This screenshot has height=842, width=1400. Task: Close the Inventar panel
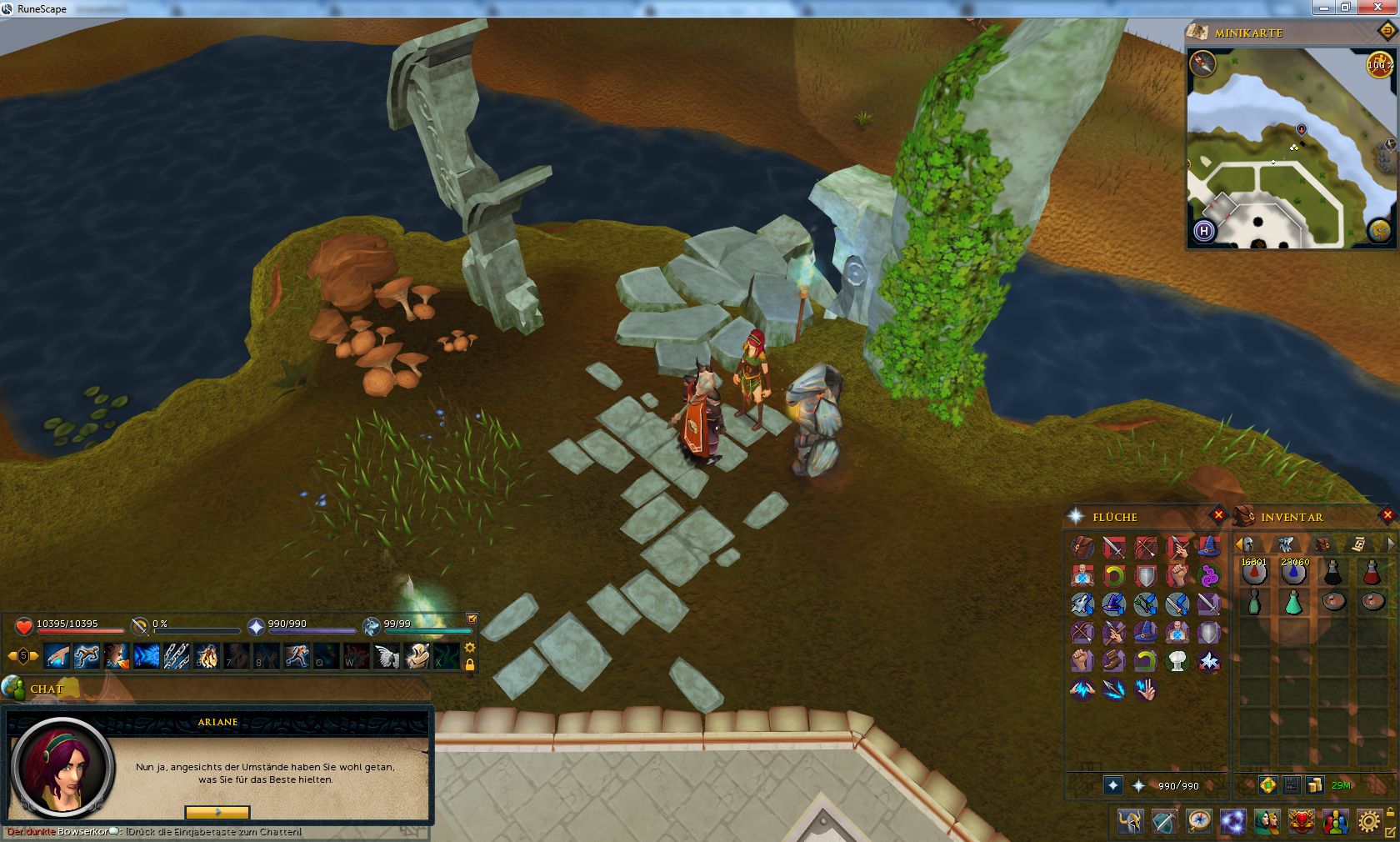(x=1387, y=515)
